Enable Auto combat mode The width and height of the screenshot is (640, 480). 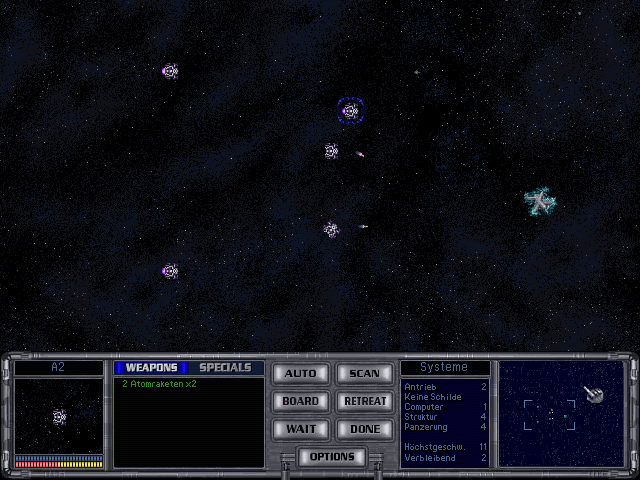[x=300, y=374]
